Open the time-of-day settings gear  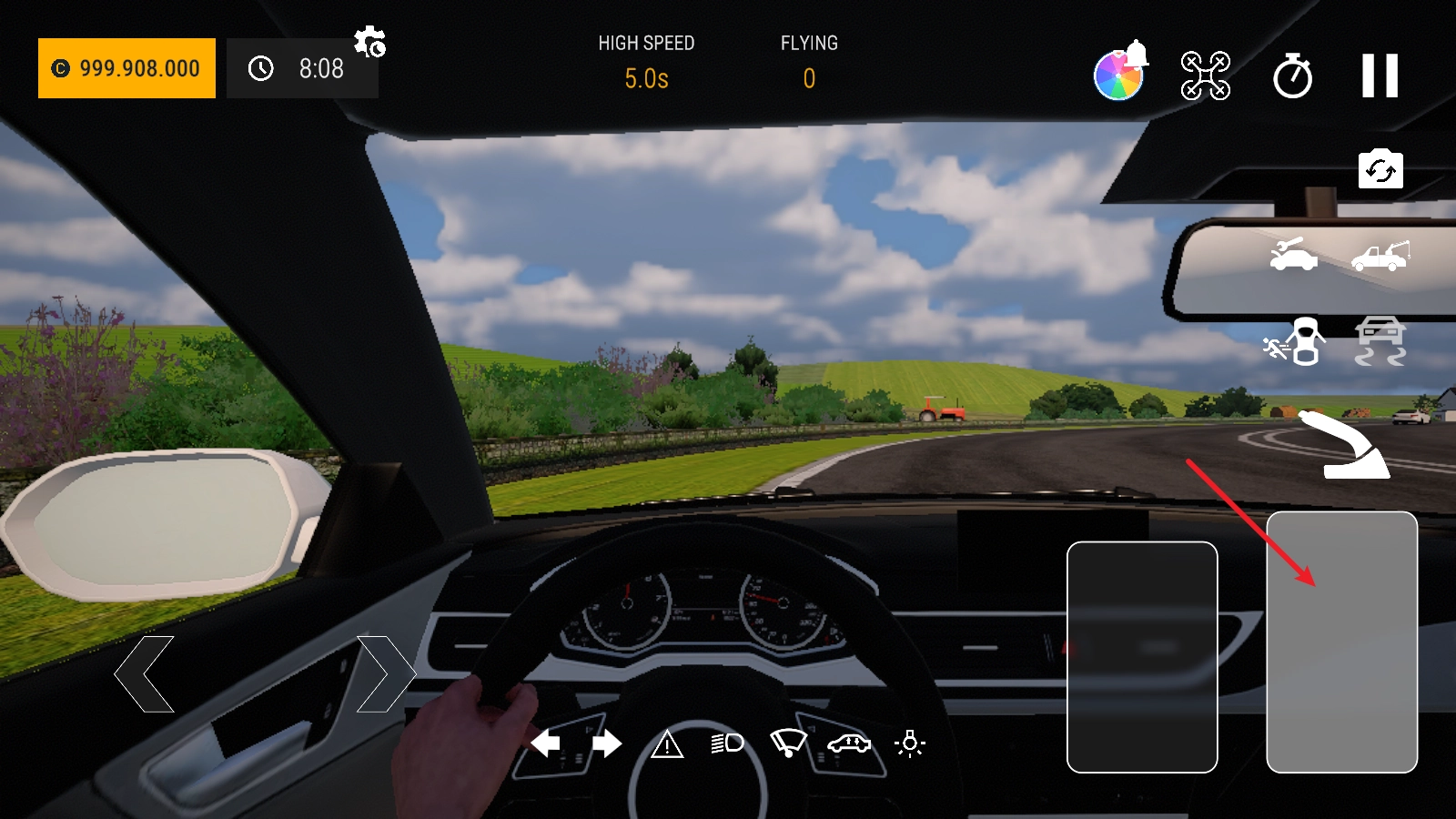click(369, 42)
